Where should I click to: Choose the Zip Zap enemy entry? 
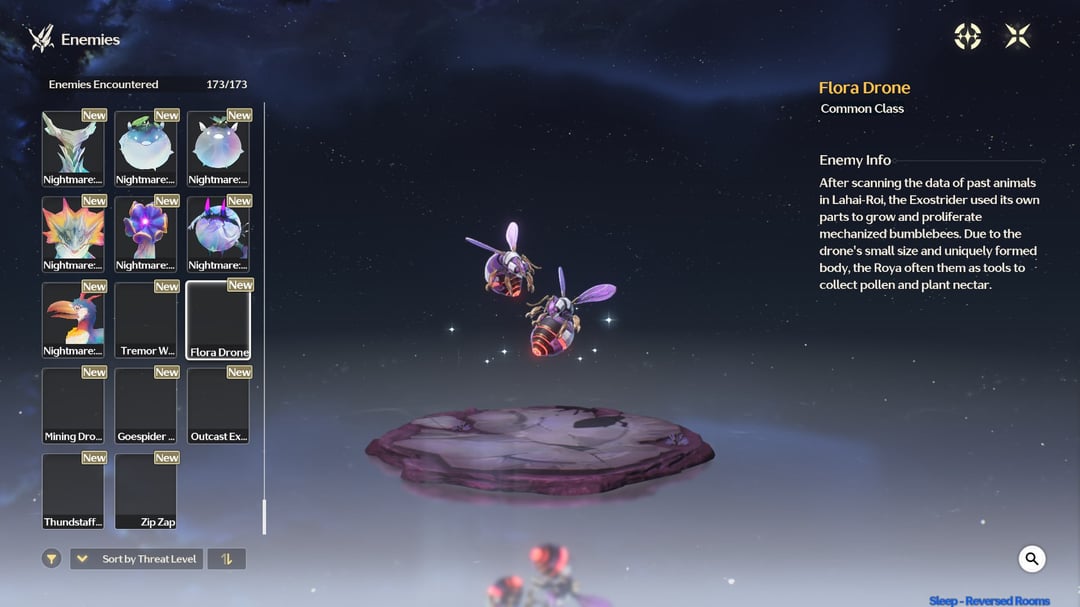click(146, 491)
